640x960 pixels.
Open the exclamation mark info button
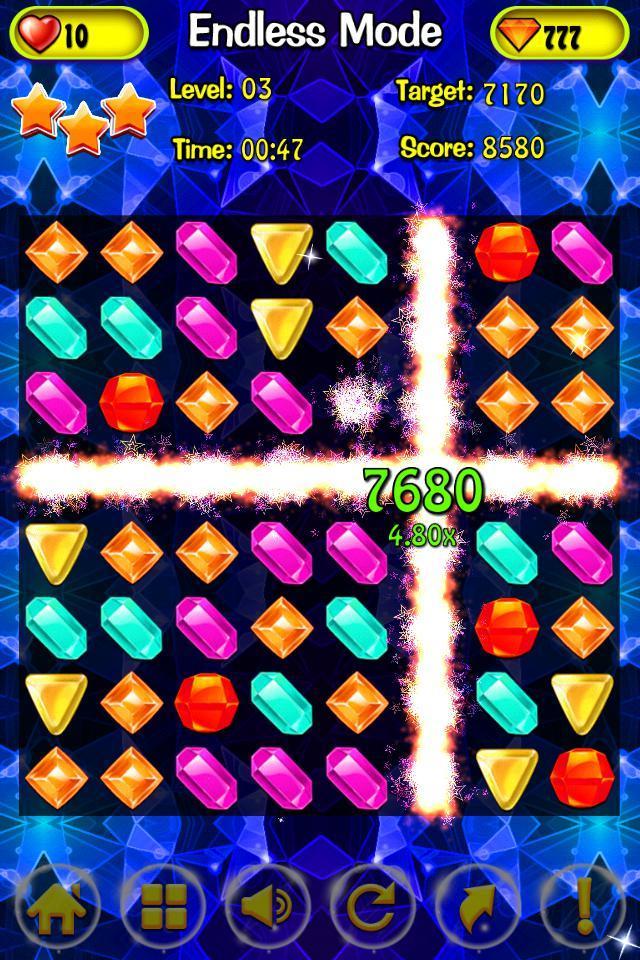[x=583, y=906]
